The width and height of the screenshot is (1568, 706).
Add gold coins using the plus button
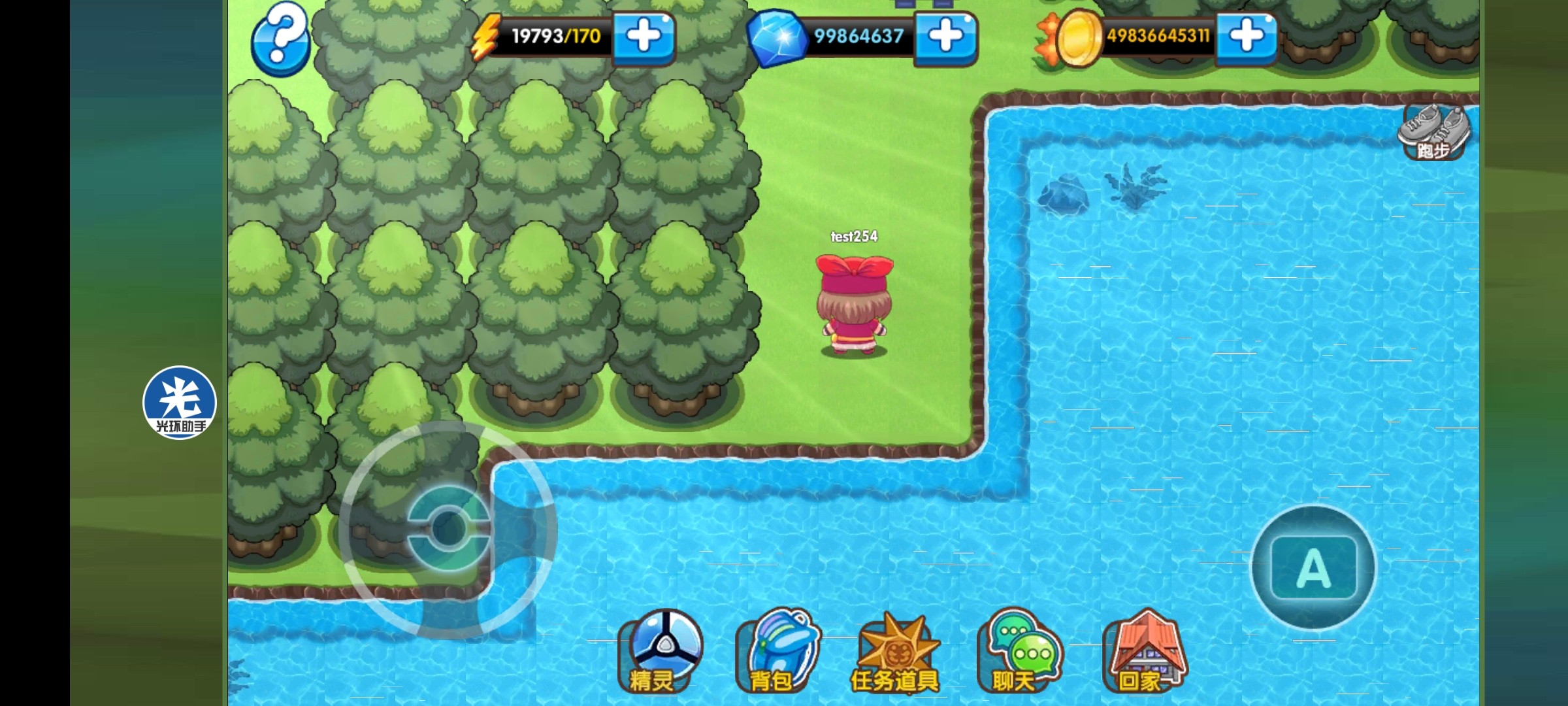(1246, 37)
